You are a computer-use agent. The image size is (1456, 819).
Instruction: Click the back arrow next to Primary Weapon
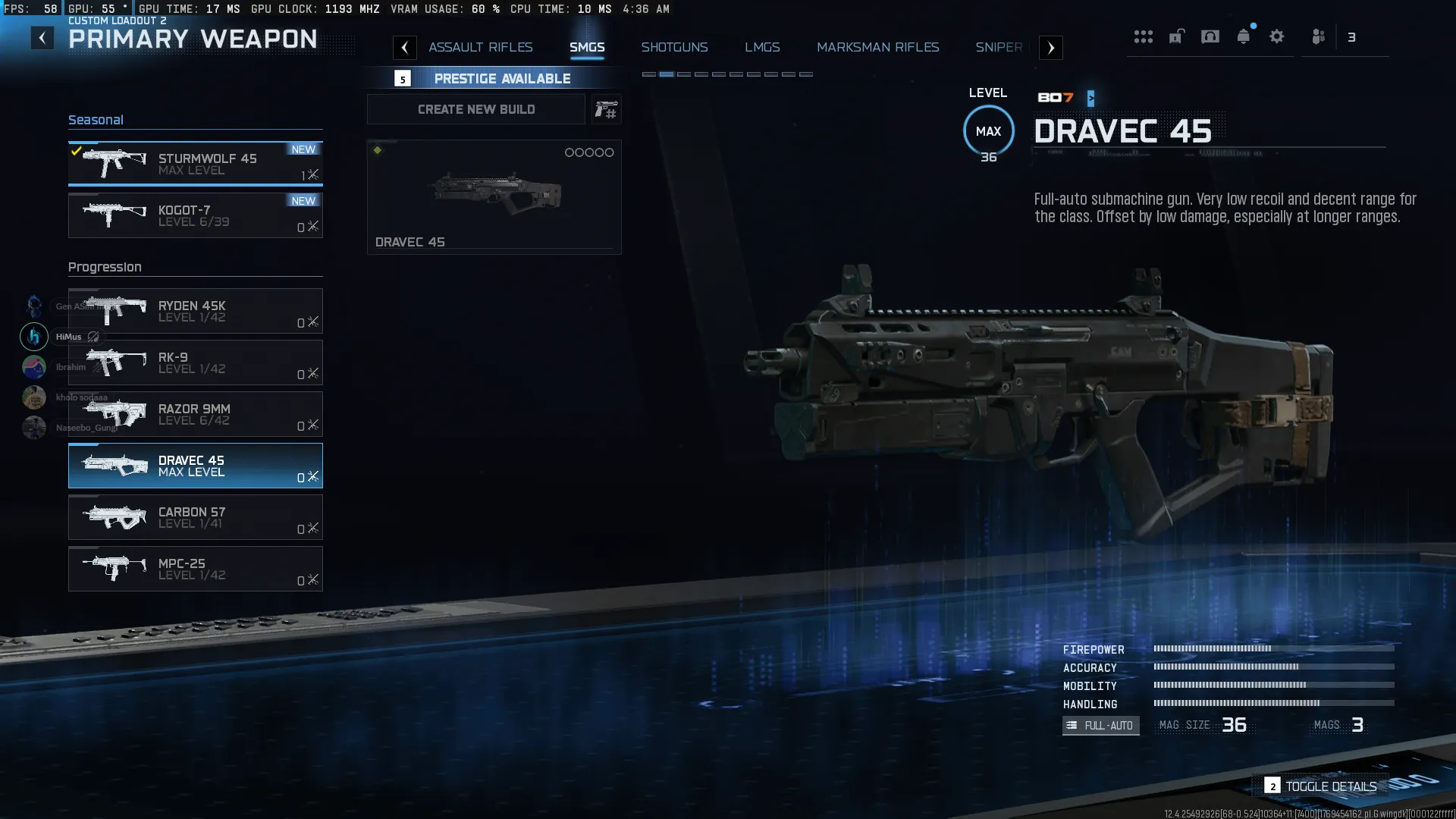tap(42, 37)
